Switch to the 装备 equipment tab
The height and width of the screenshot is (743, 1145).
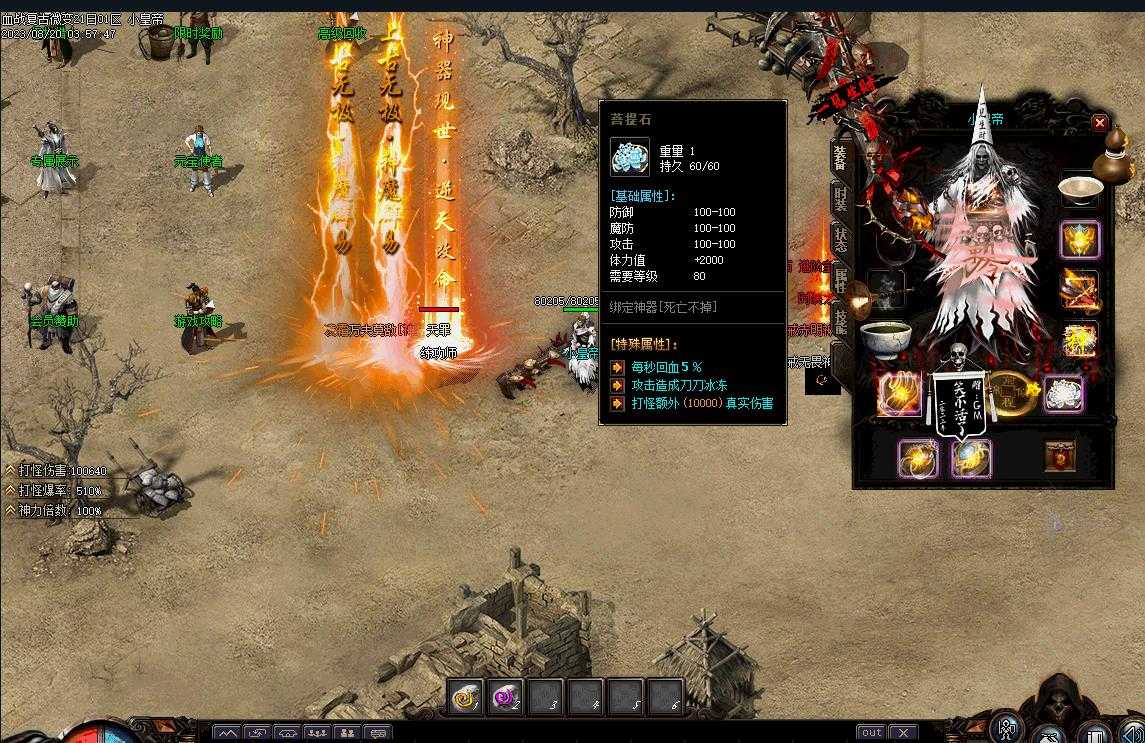click(x=841, y=159)
